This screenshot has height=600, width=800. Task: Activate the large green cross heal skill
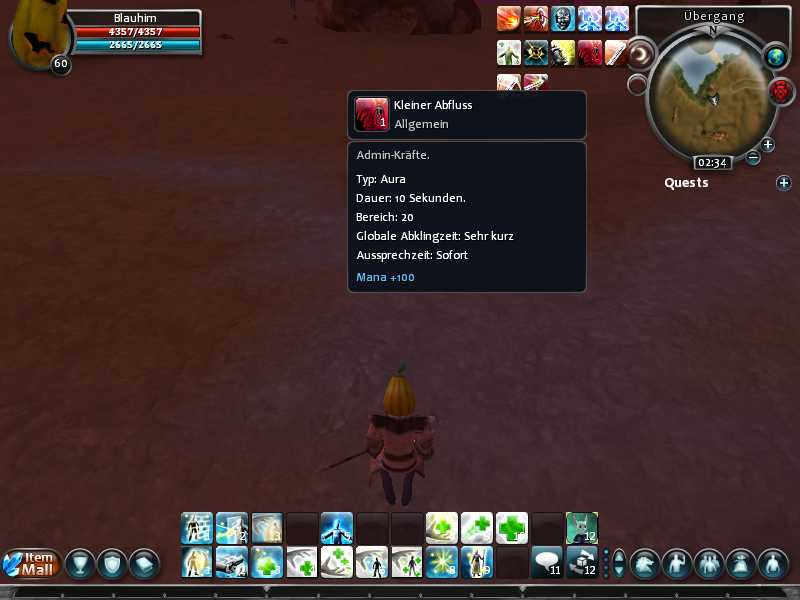[511, 527]
